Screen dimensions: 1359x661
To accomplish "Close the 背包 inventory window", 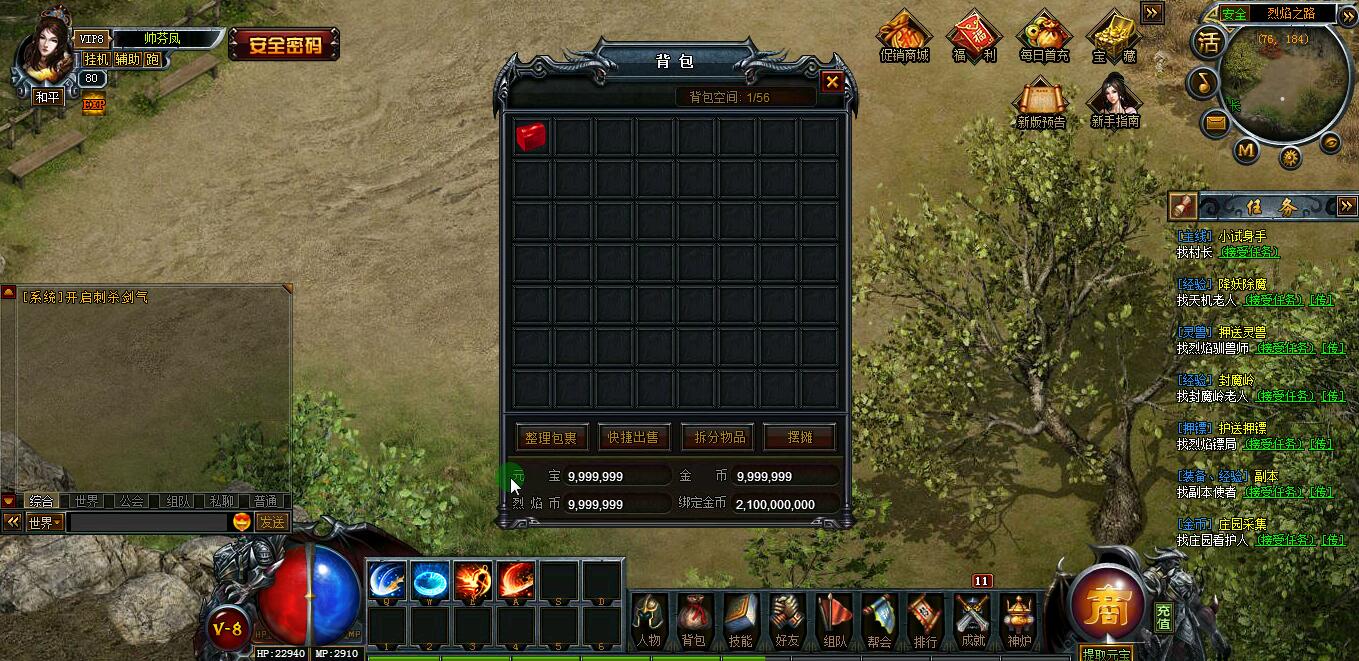I will point(831,83).
